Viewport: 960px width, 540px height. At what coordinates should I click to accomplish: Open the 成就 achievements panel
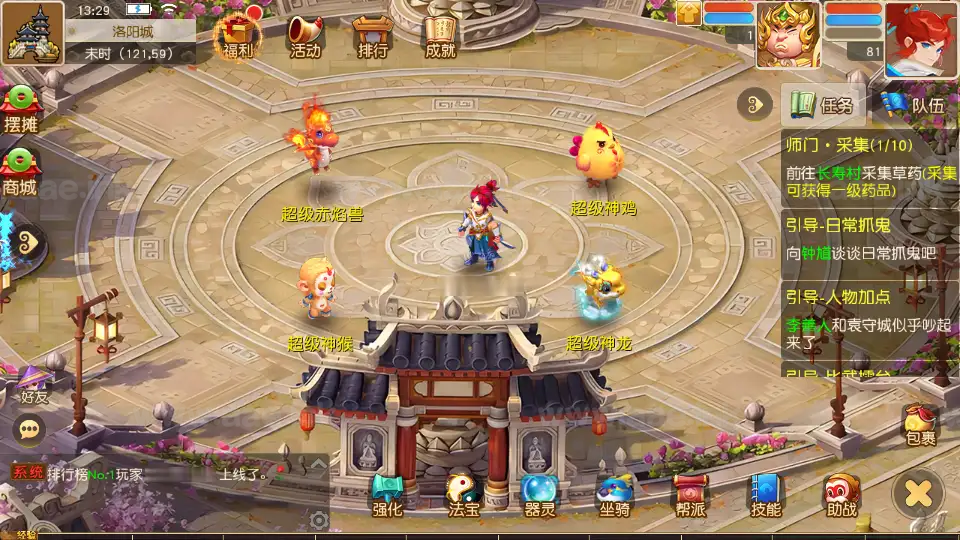[440, 37]
